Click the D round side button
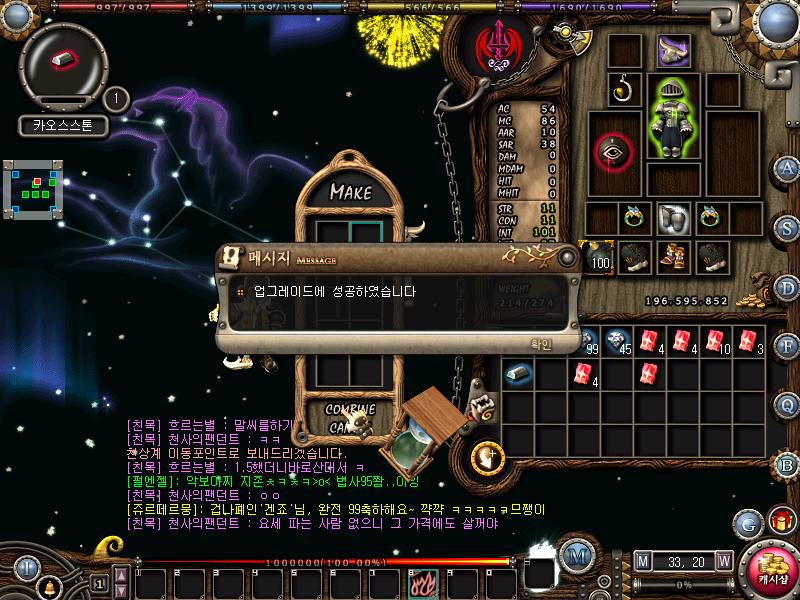 pos(788,286)
